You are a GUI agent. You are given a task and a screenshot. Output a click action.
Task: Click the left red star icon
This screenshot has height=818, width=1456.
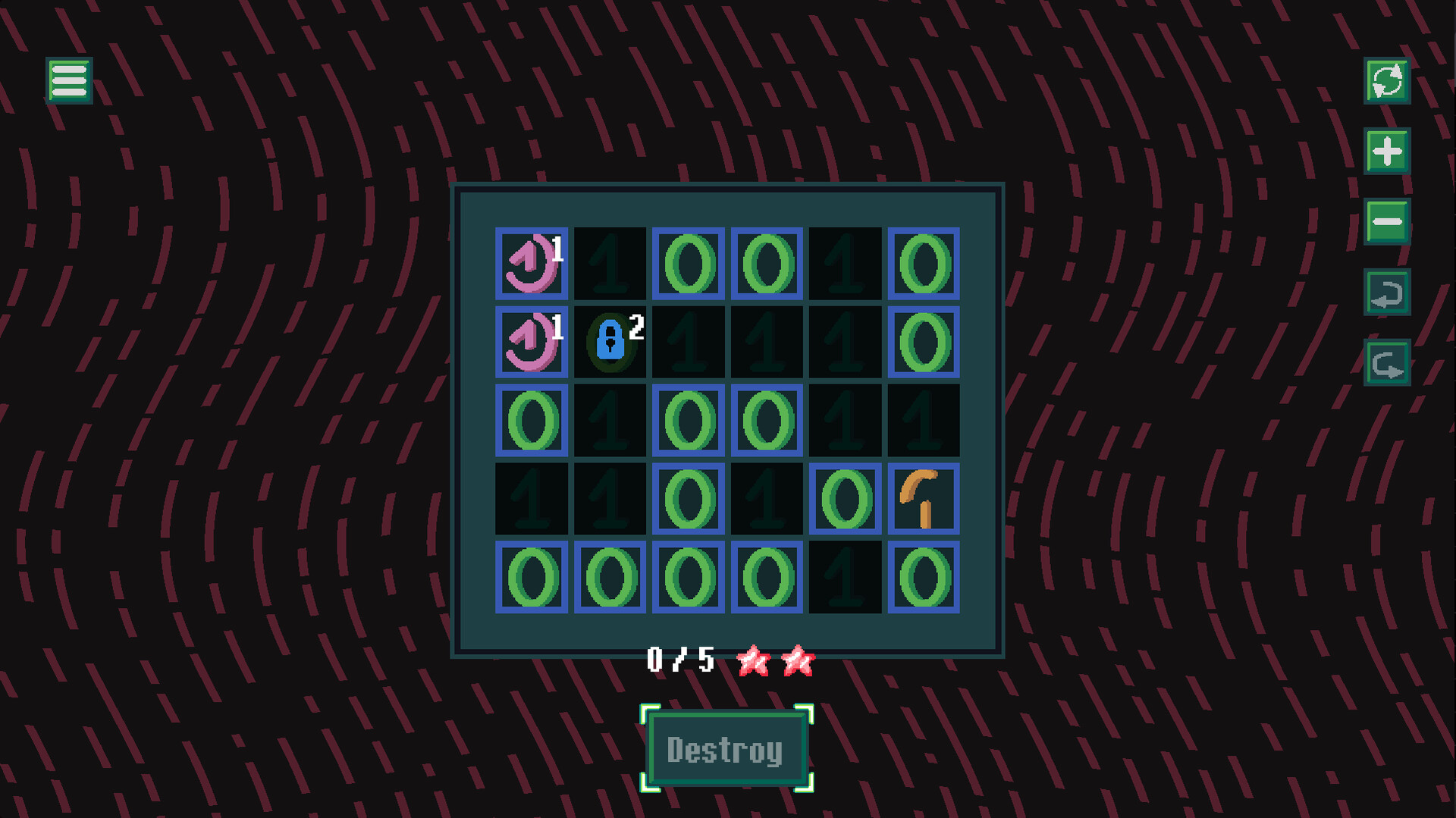coord(753,660)
